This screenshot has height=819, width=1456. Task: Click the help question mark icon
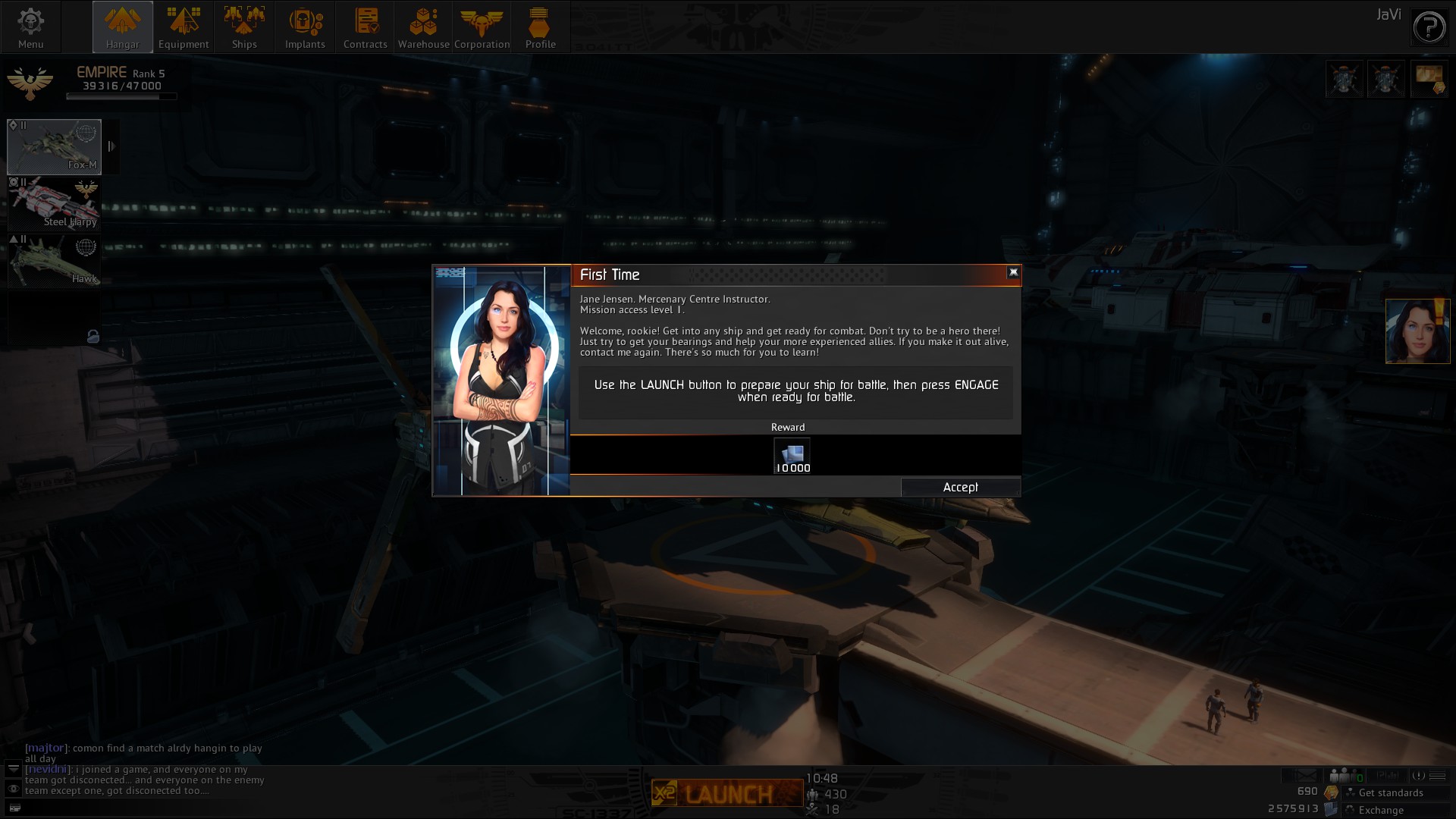pos(1429,29)
